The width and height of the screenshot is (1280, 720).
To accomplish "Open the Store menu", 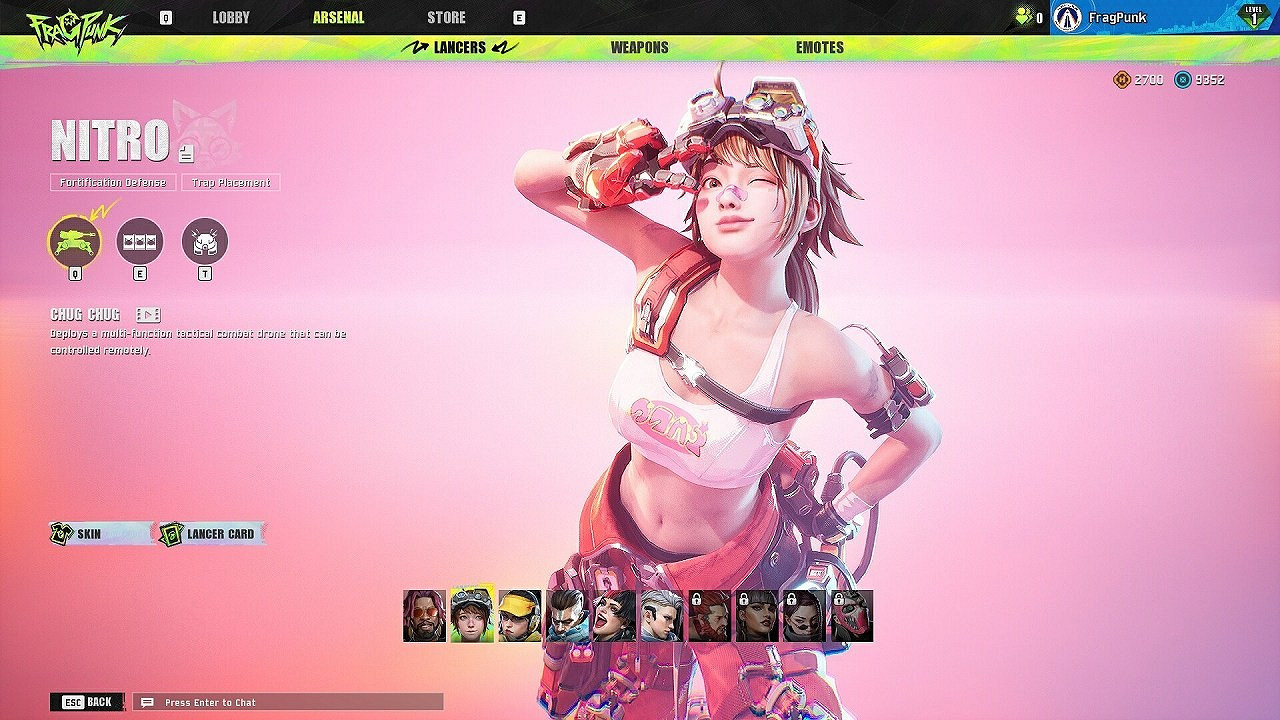I will click(x=447, y=17).
